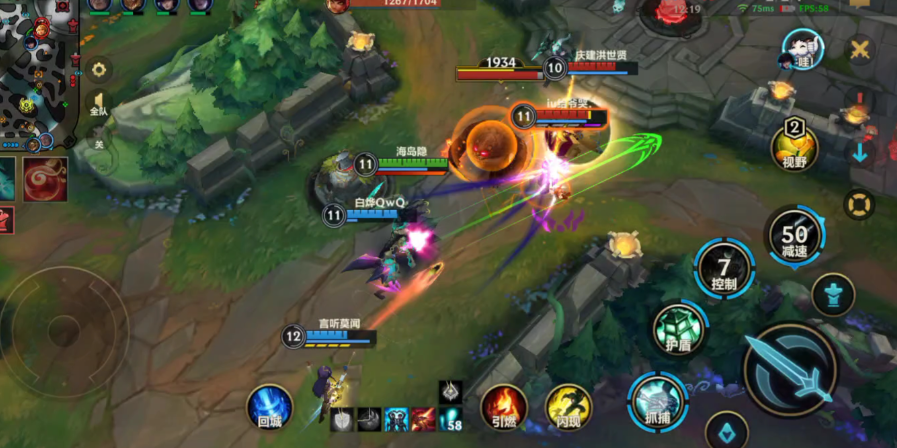Toggle the 全队 team chat channel button
Viewport: 897px width, 448px height.
click(x=98, y=107)
